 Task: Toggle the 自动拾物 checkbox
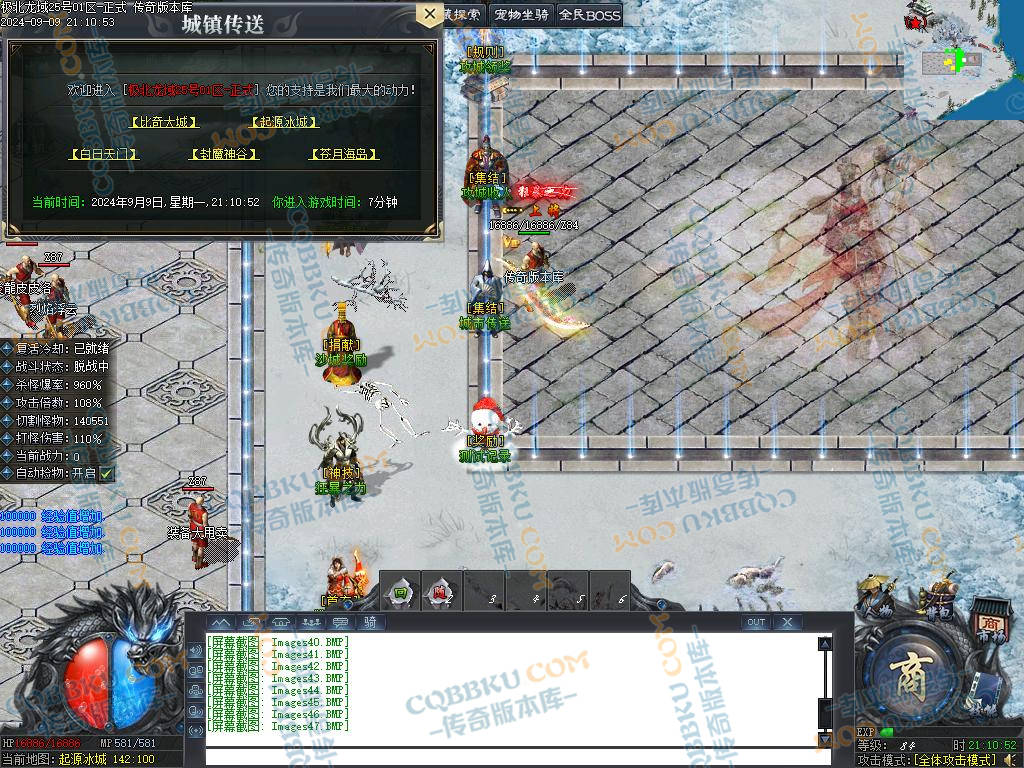pyautogui.click(x=107, y=473)
